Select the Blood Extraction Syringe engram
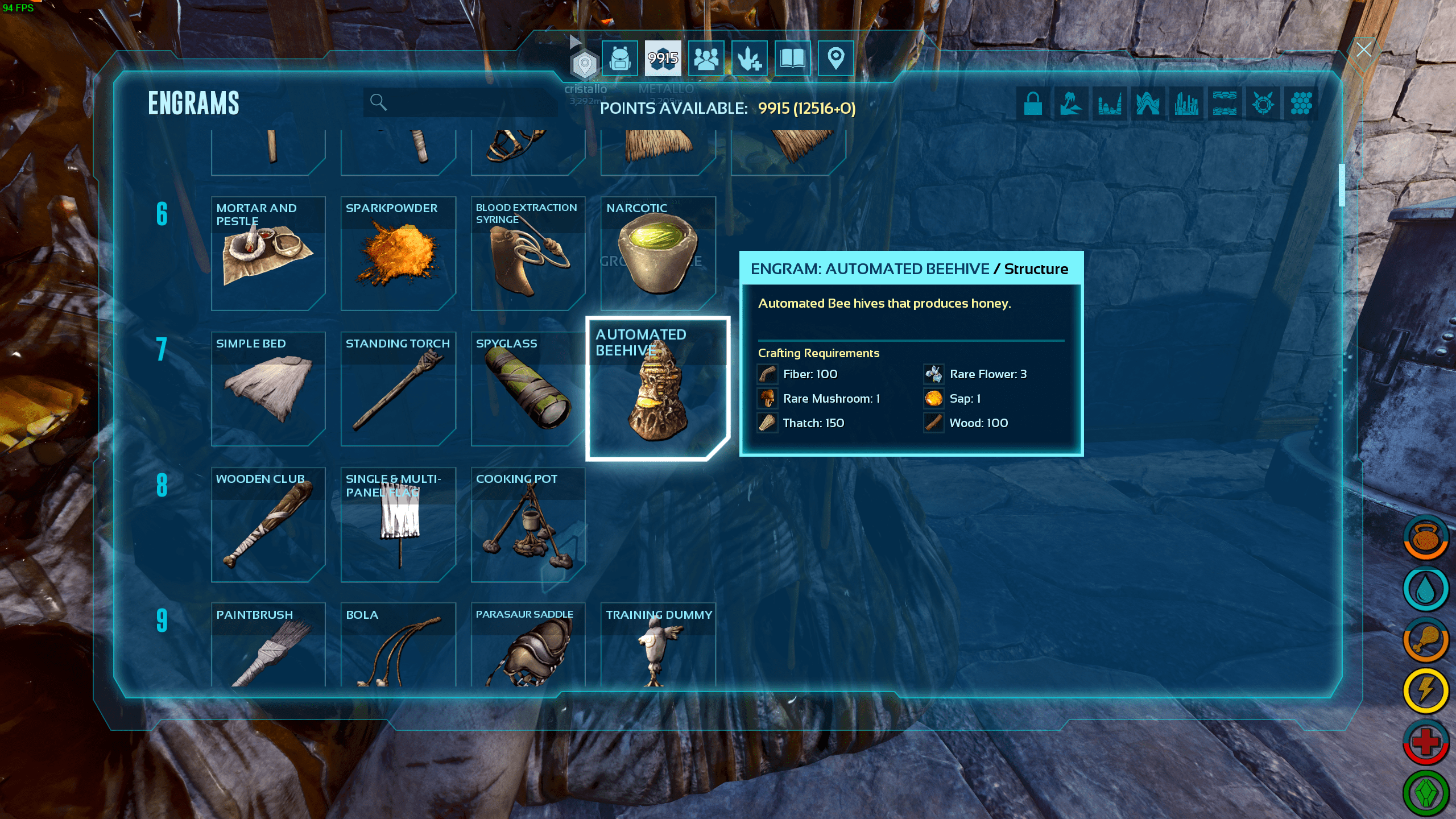Screen dimensions: 1456x819 click(528, 254)
